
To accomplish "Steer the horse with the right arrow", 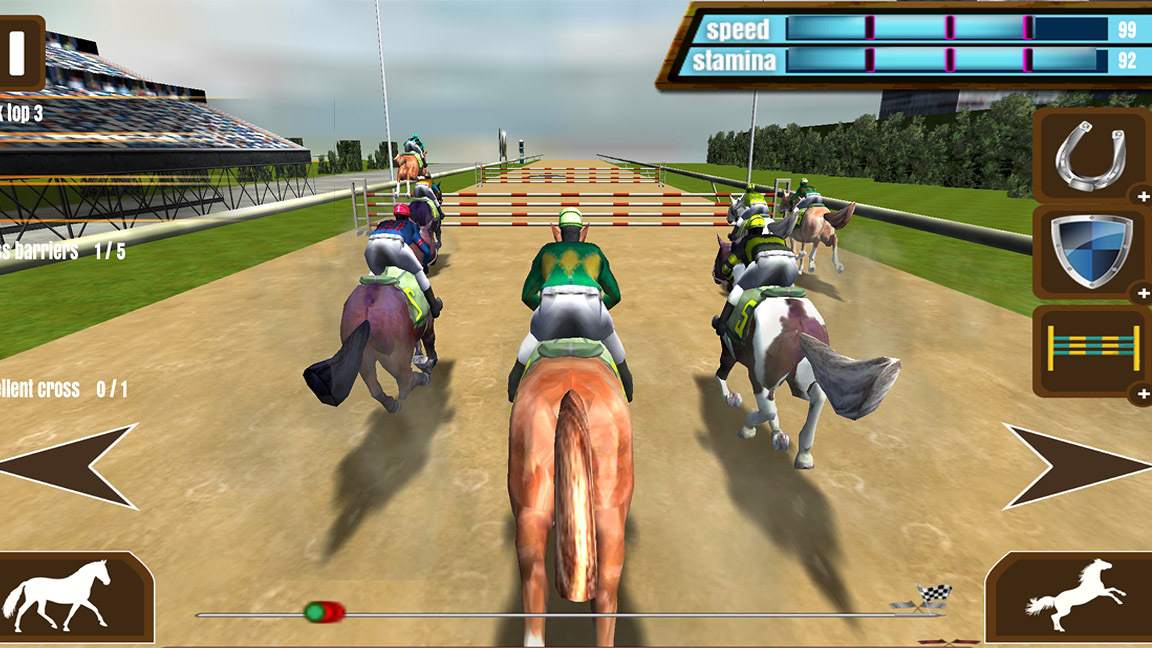I will pyautogui.click(x=1080, y=466).
